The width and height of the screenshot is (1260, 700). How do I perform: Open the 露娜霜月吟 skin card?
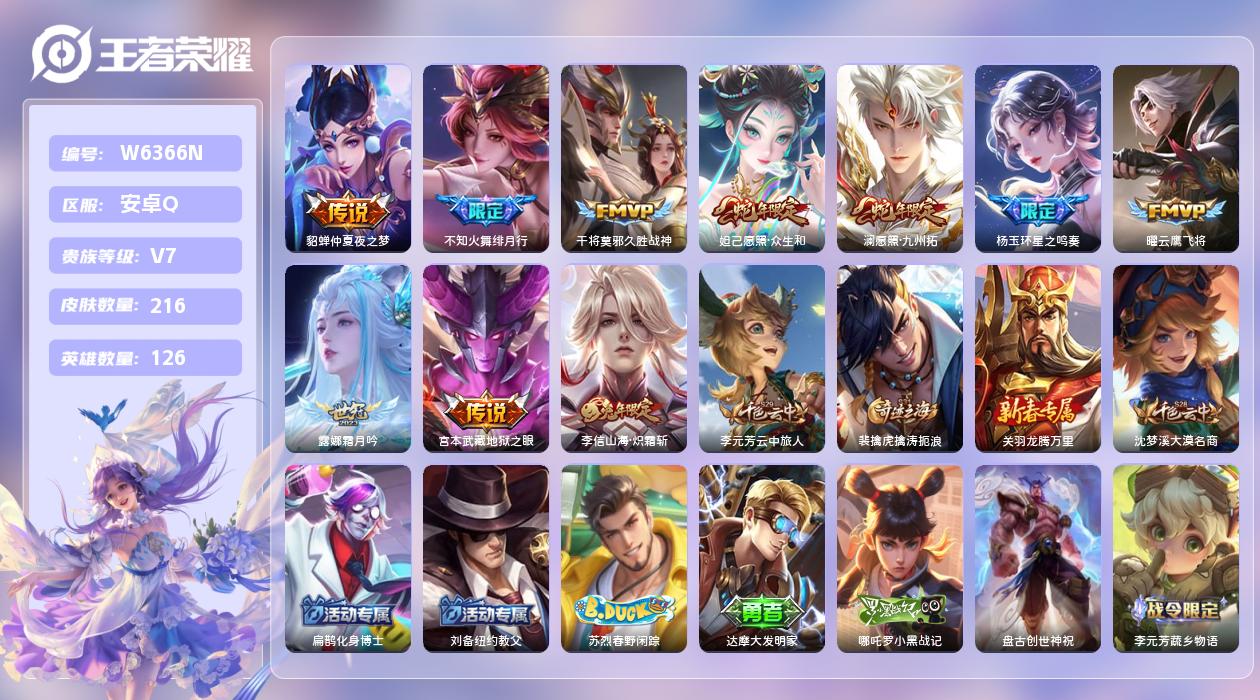click(347, 358)
